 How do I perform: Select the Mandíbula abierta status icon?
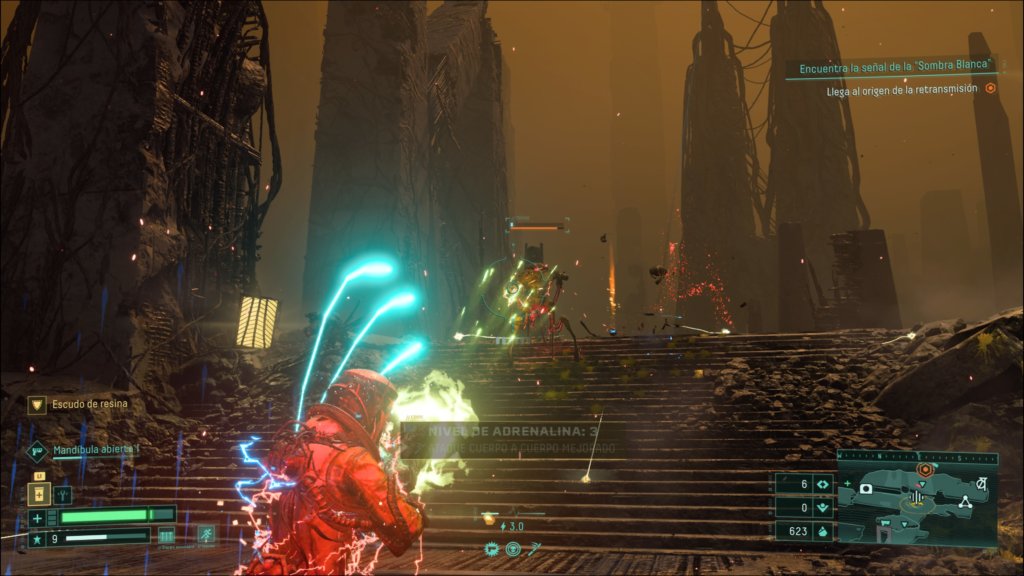[36, 451]
